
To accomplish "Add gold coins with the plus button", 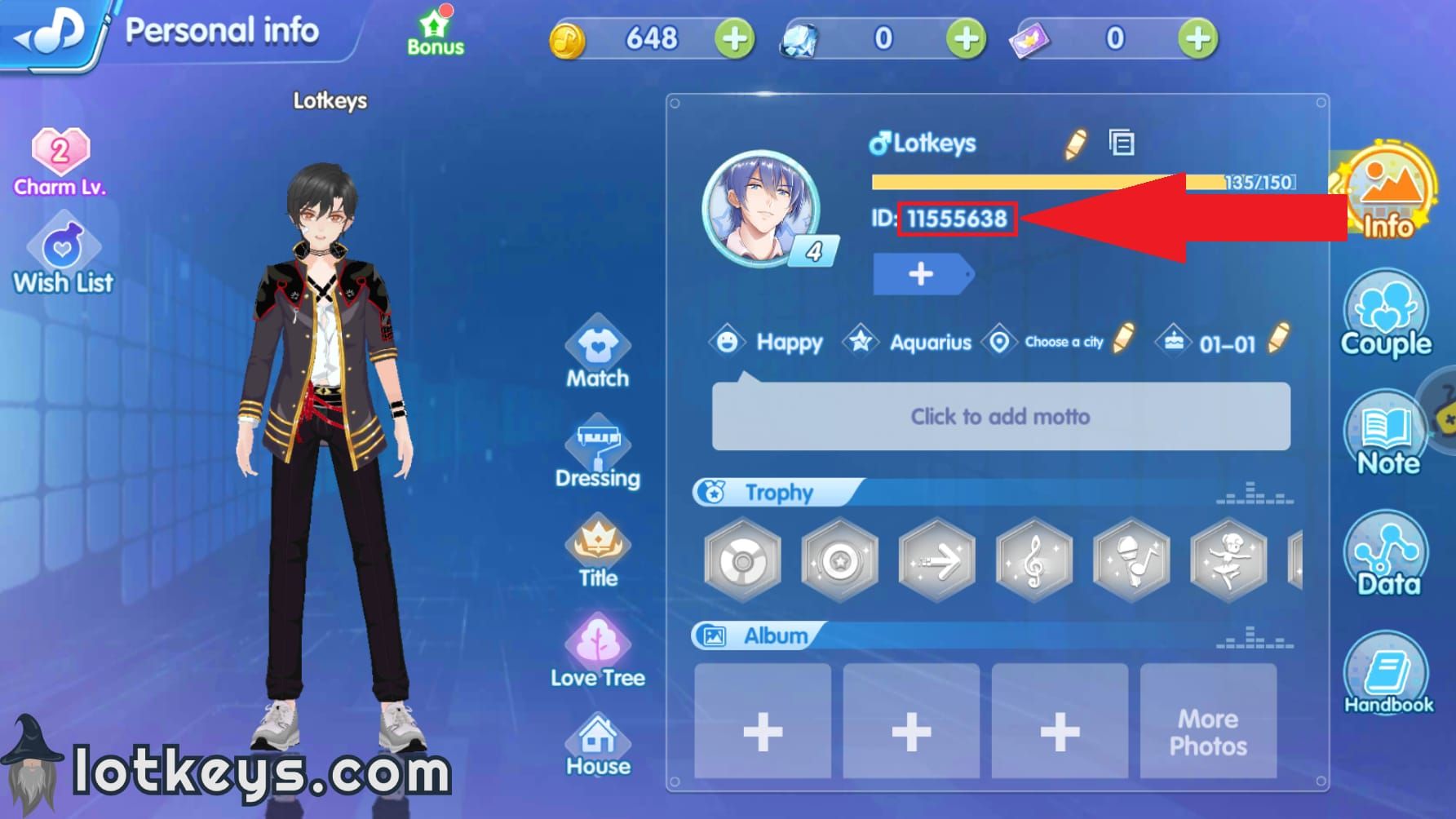I will 733,38.
